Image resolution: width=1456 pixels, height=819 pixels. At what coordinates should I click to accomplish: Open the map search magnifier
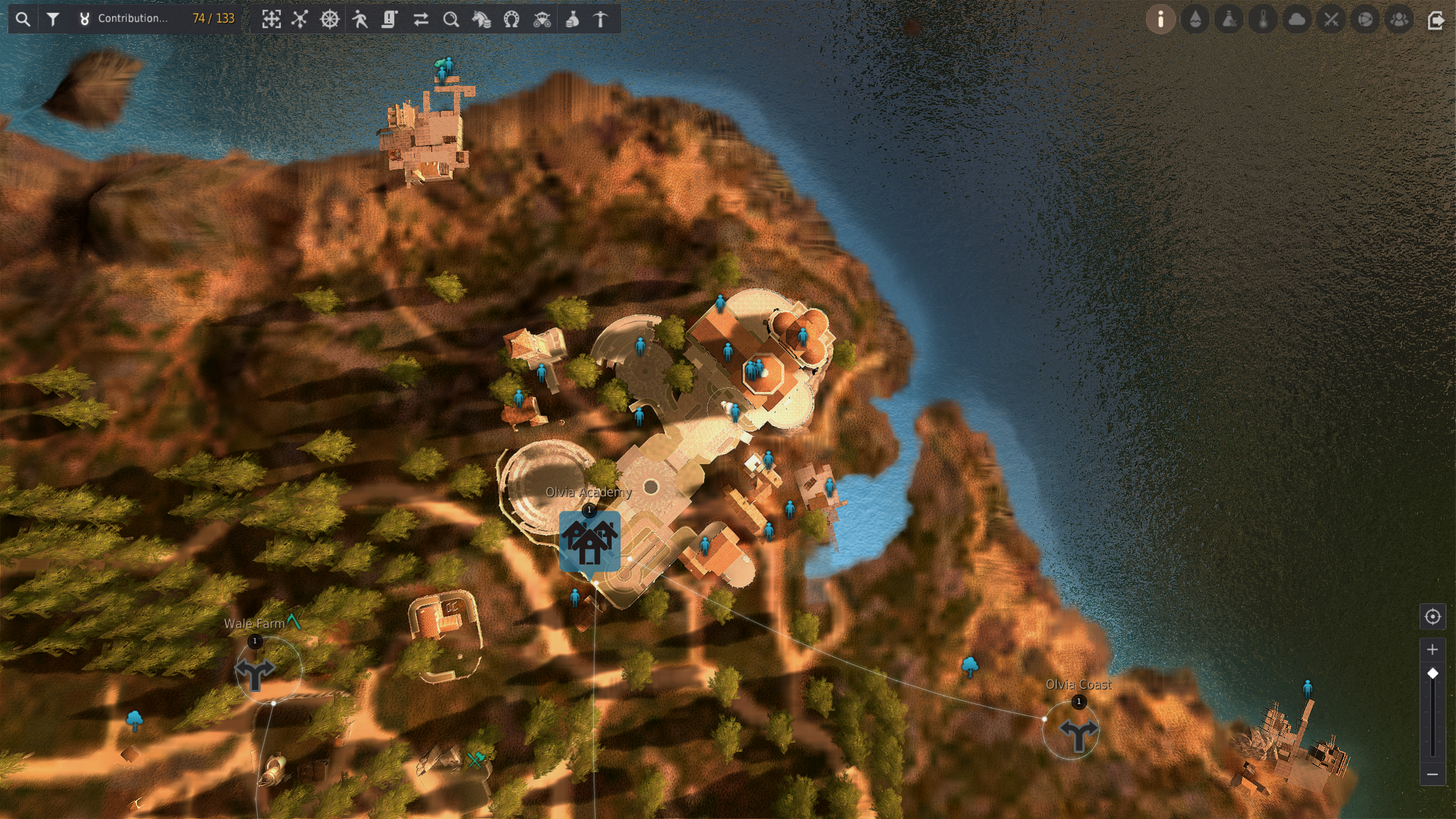[23, 19]
